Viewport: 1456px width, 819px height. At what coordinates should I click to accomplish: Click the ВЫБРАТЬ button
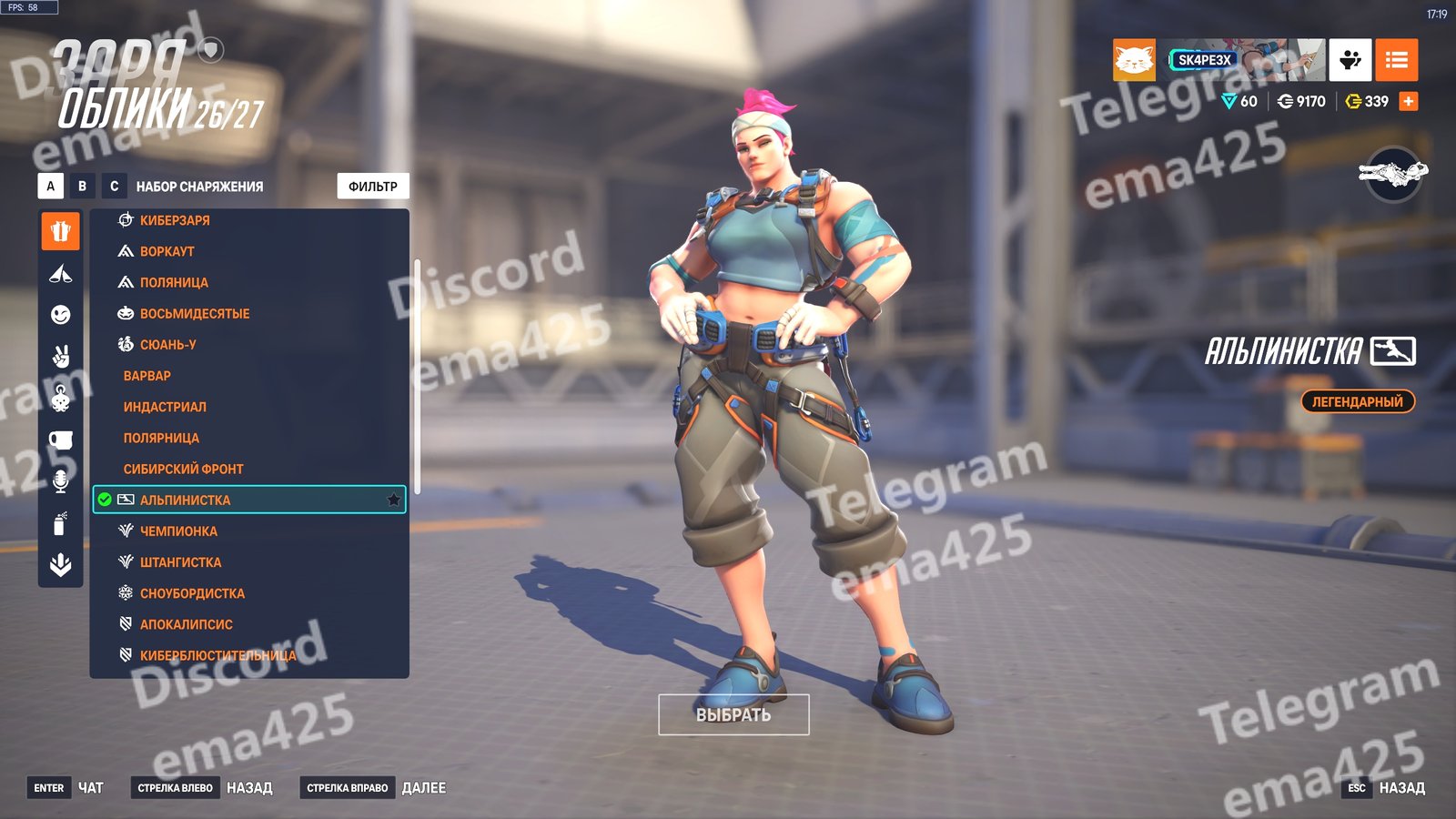point(733,714)
